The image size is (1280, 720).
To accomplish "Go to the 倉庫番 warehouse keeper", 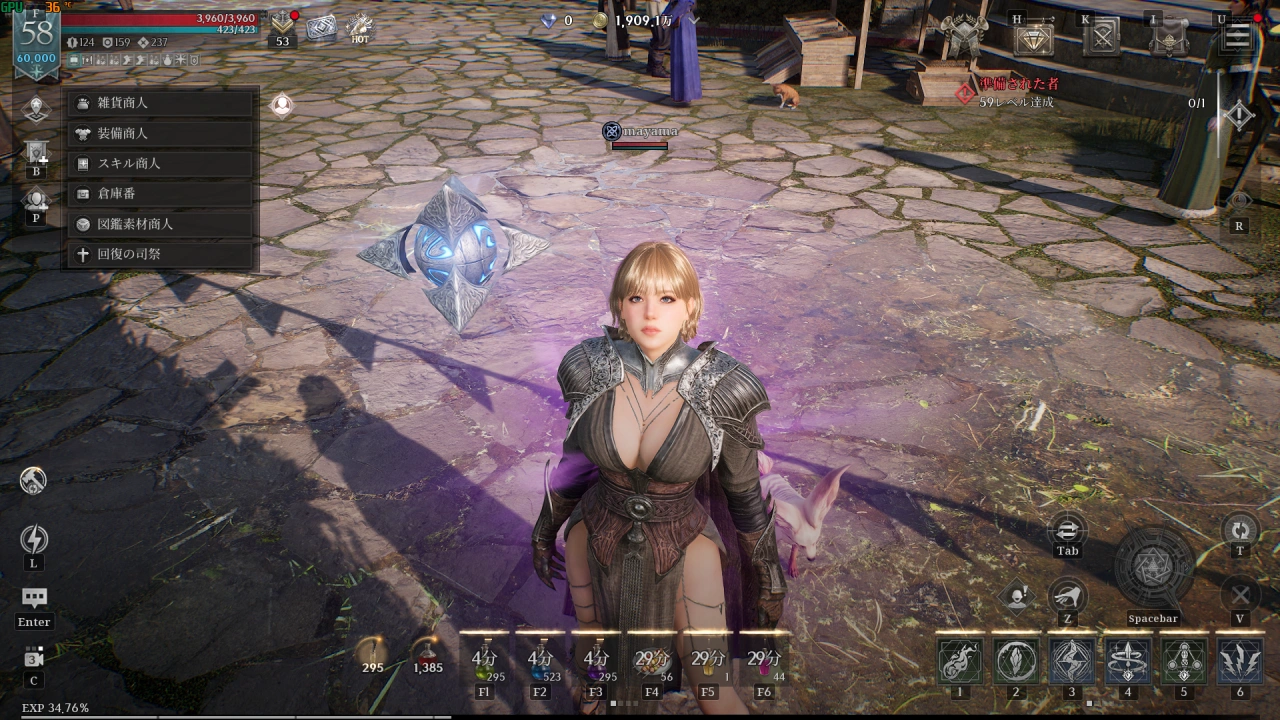I will pos(160,194).
